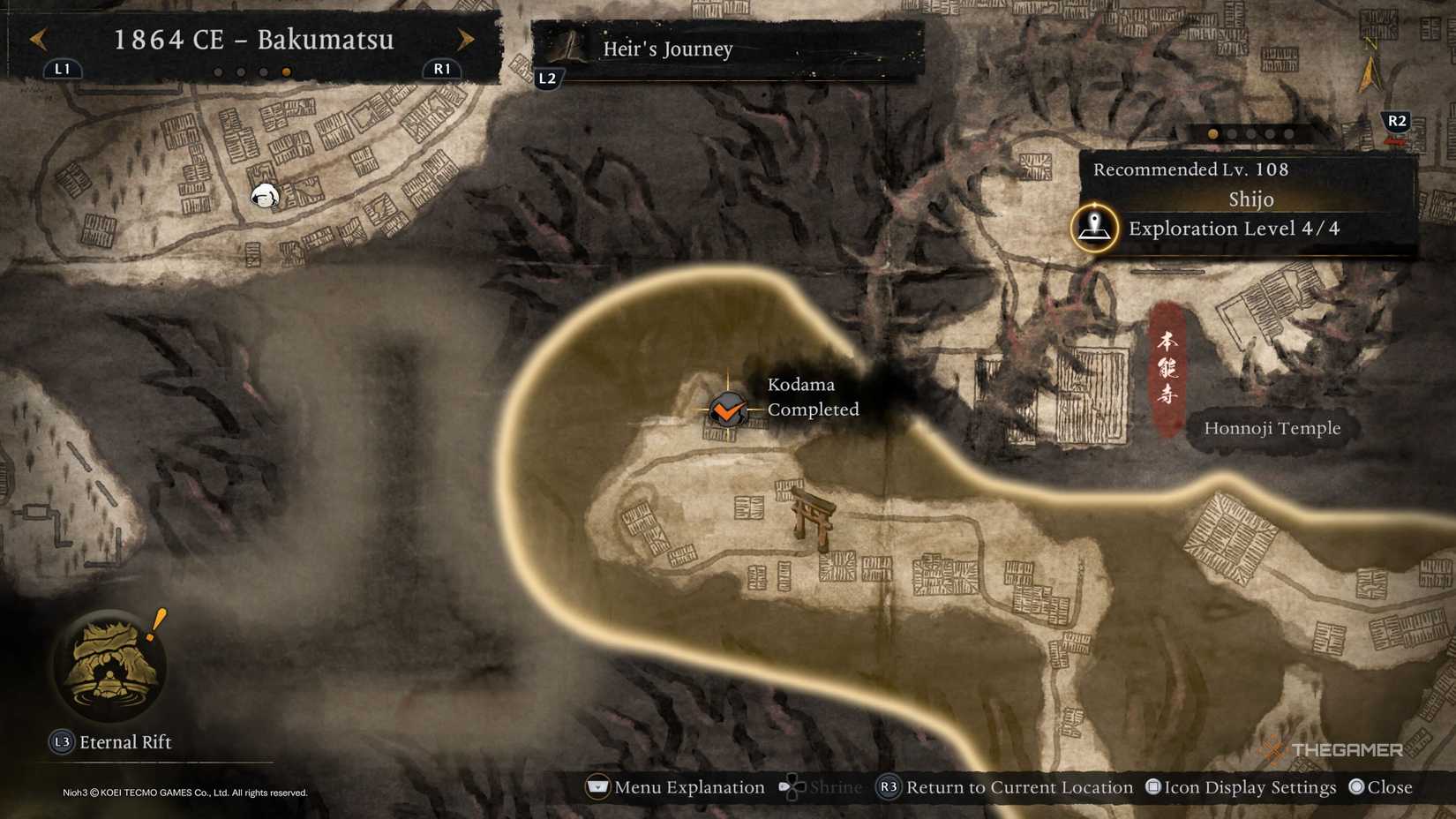Click the left arrow to view previous era

click(x=36, y=40)
